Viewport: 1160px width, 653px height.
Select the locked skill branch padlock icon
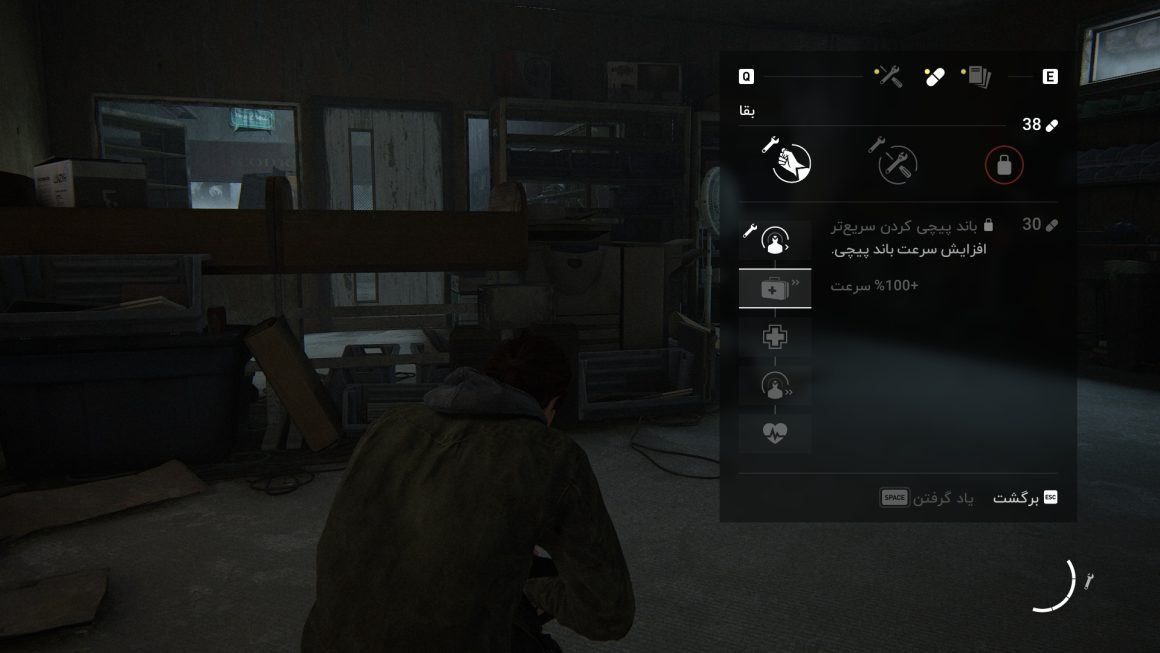pos(1004,165)
